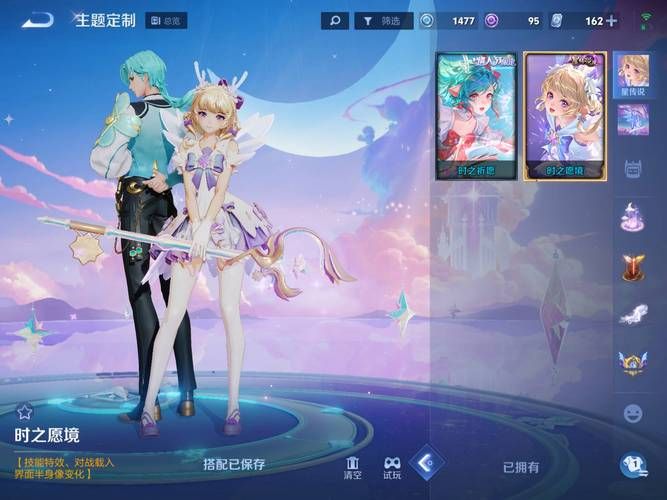Screen dimensions: 667x500
Task: Select the purple scene thumbnail in sidebar
Action: pos(632,120)
